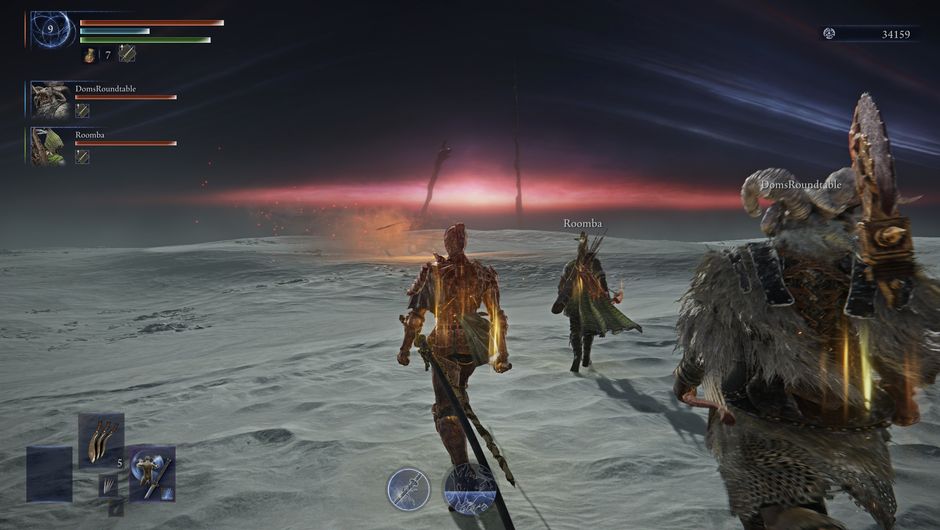Activate the half-charged ultimate art icon
Viewport: 940px width, 530px height.
tap(470, 489)
